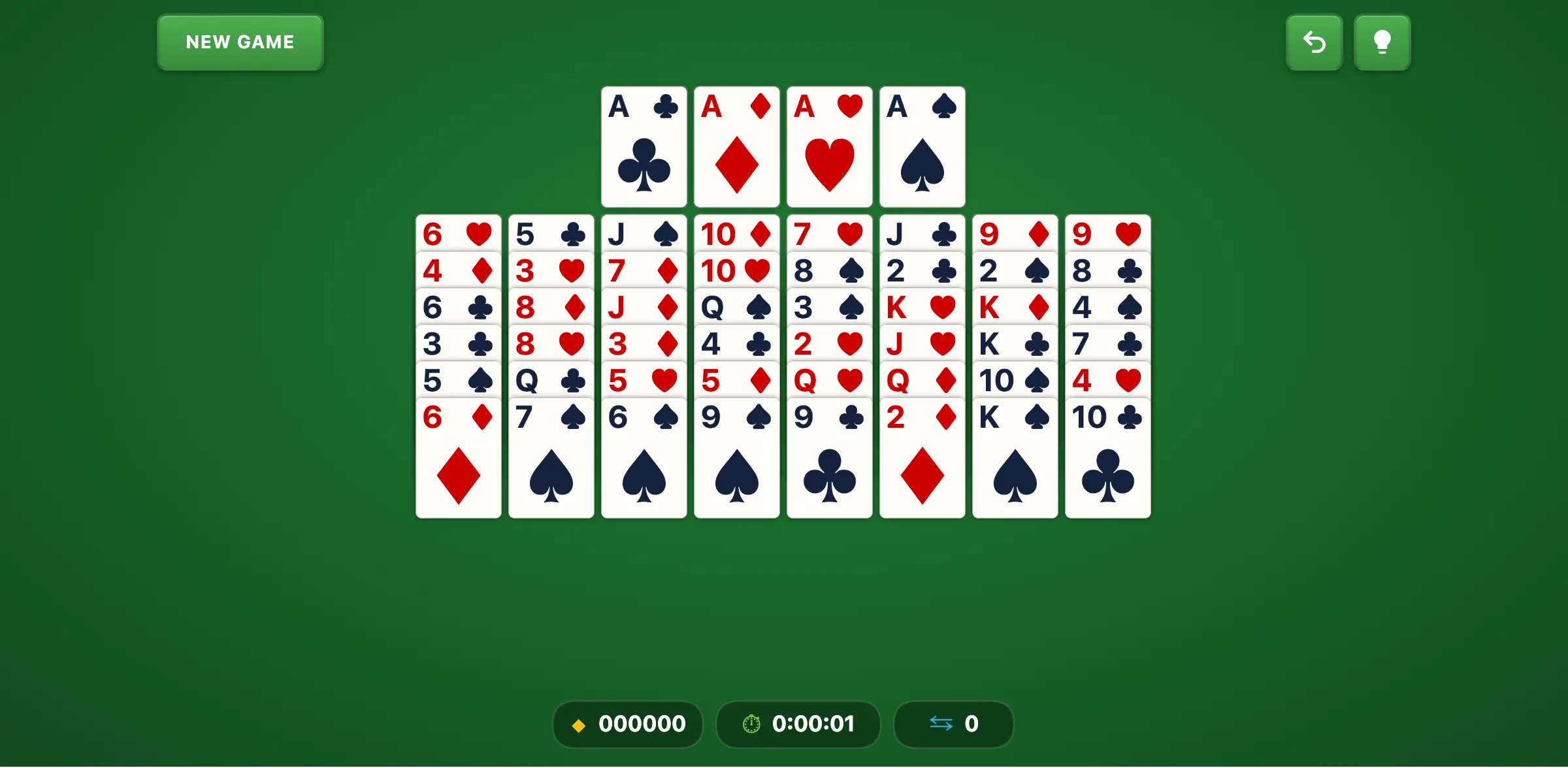The image size is (1568, 768).
Task: Request a hint via the lightbulb
Action: [1382, 42]
